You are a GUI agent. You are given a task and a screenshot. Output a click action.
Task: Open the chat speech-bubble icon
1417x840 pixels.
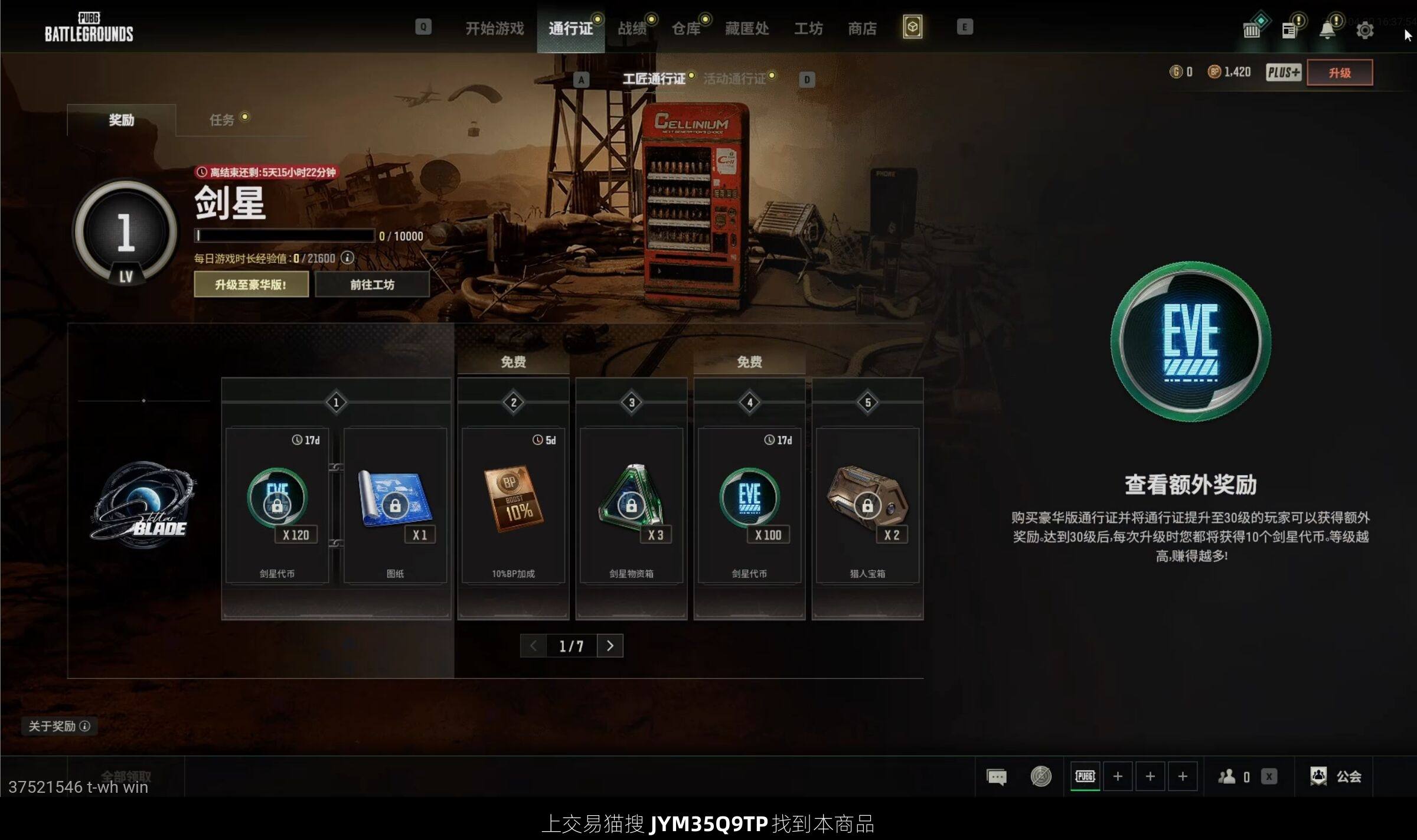pyautogui.click(x=997, y=777)
